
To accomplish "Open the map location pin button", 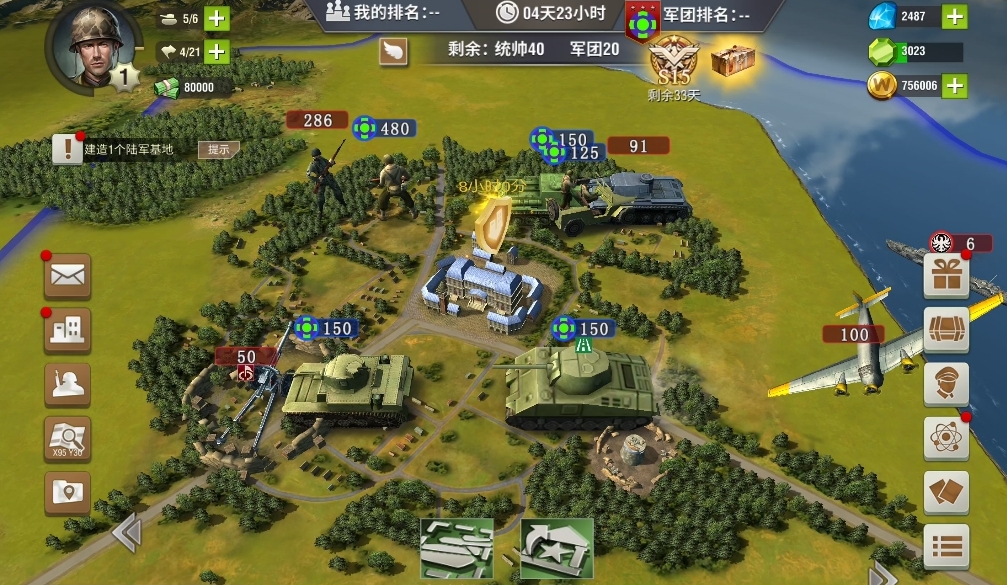I will tap(67, 492).
